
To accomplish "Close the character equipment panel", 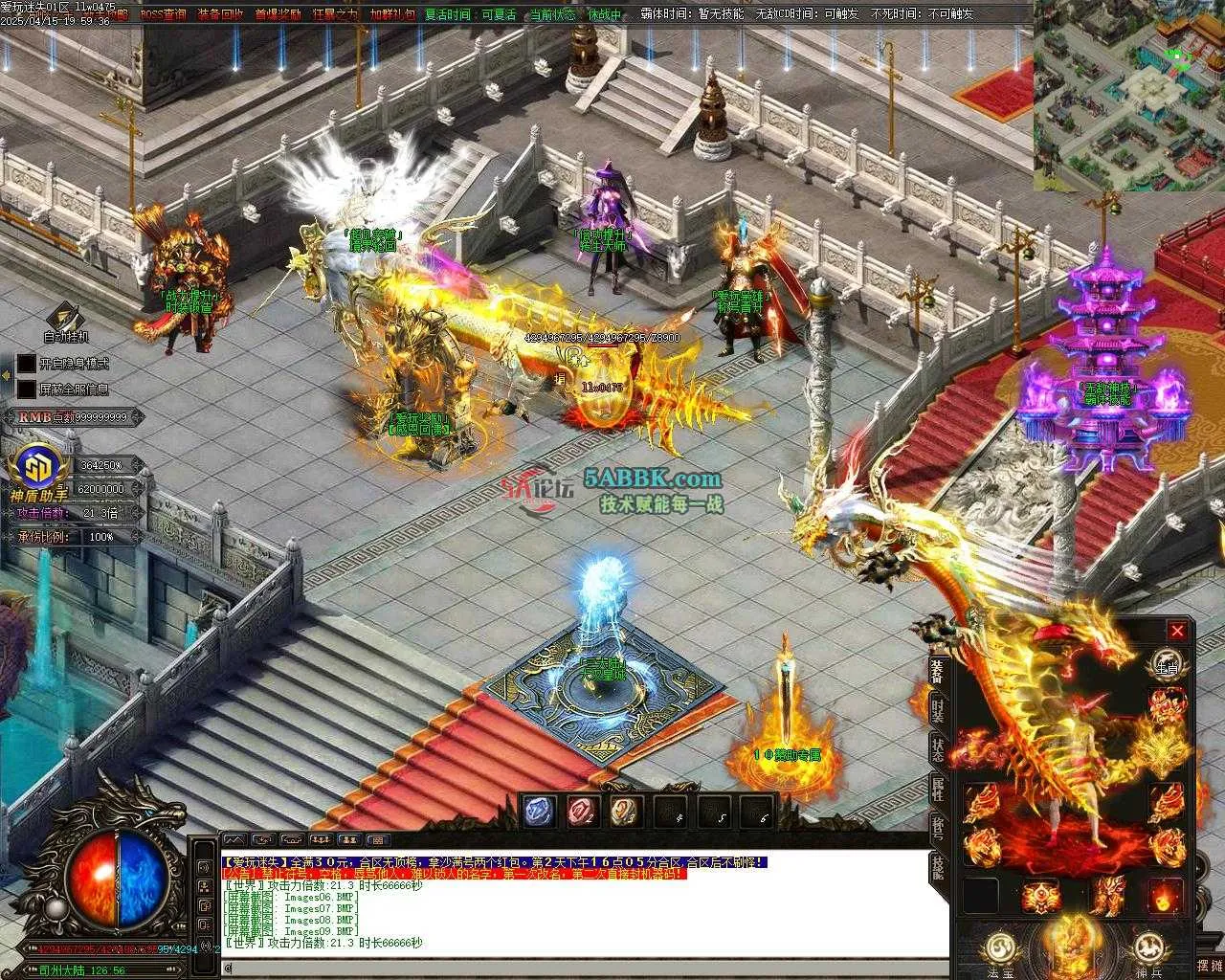I will click(x=1177, y=631).
